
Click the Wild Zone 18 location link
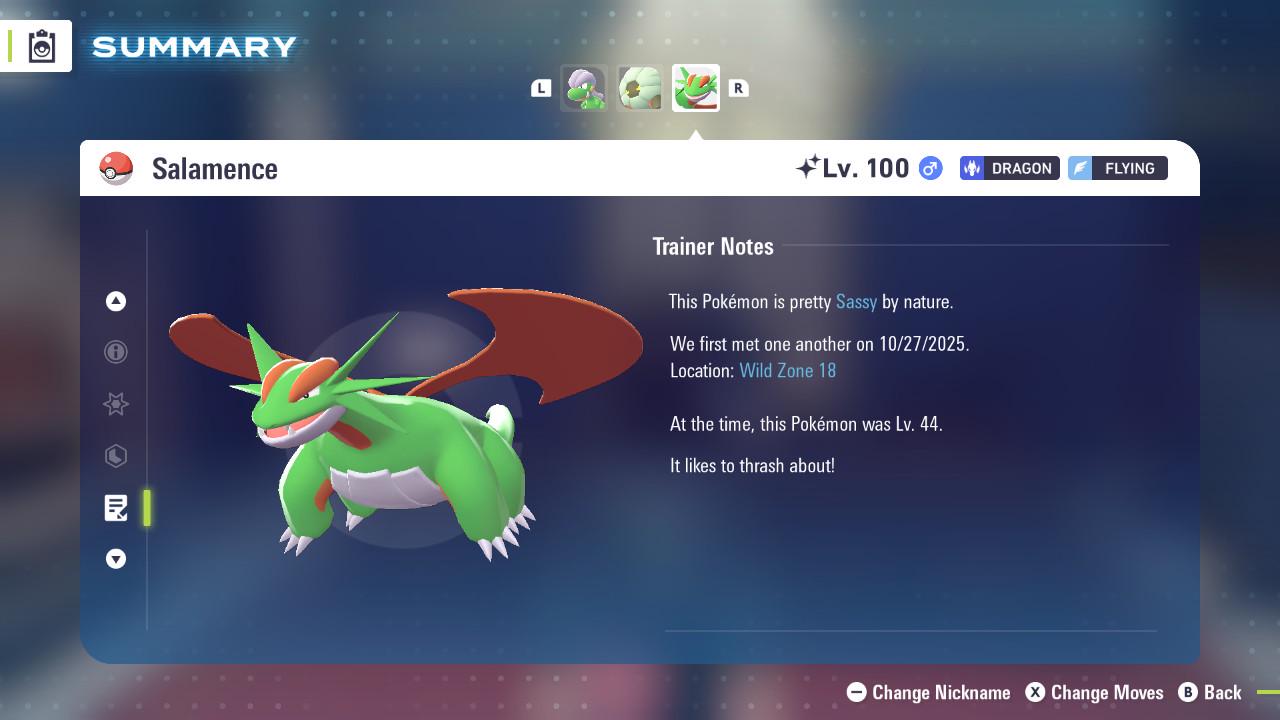pyautogui.click(x=788, y=370)
